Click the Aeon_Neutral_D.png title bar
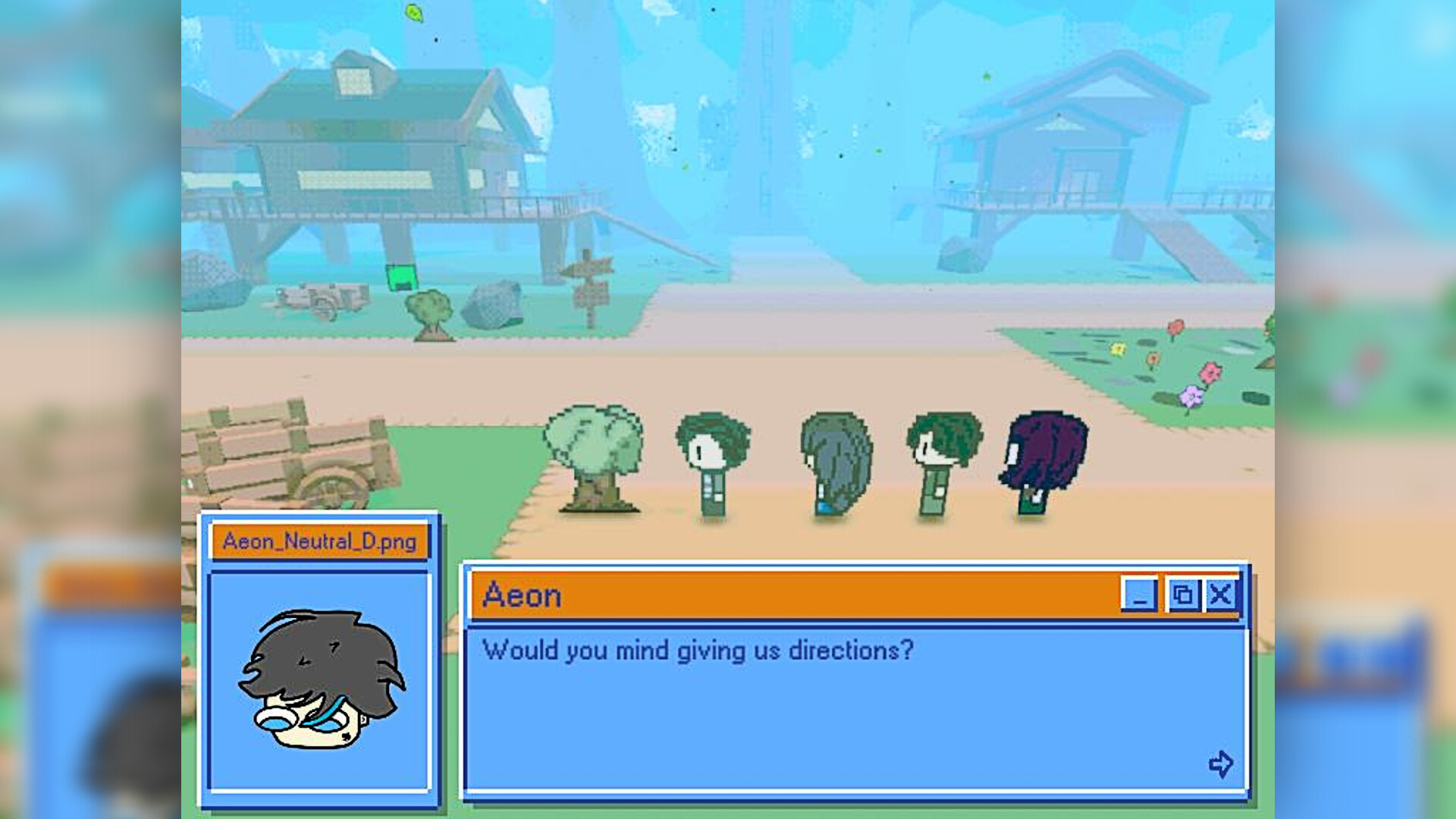 318,541
